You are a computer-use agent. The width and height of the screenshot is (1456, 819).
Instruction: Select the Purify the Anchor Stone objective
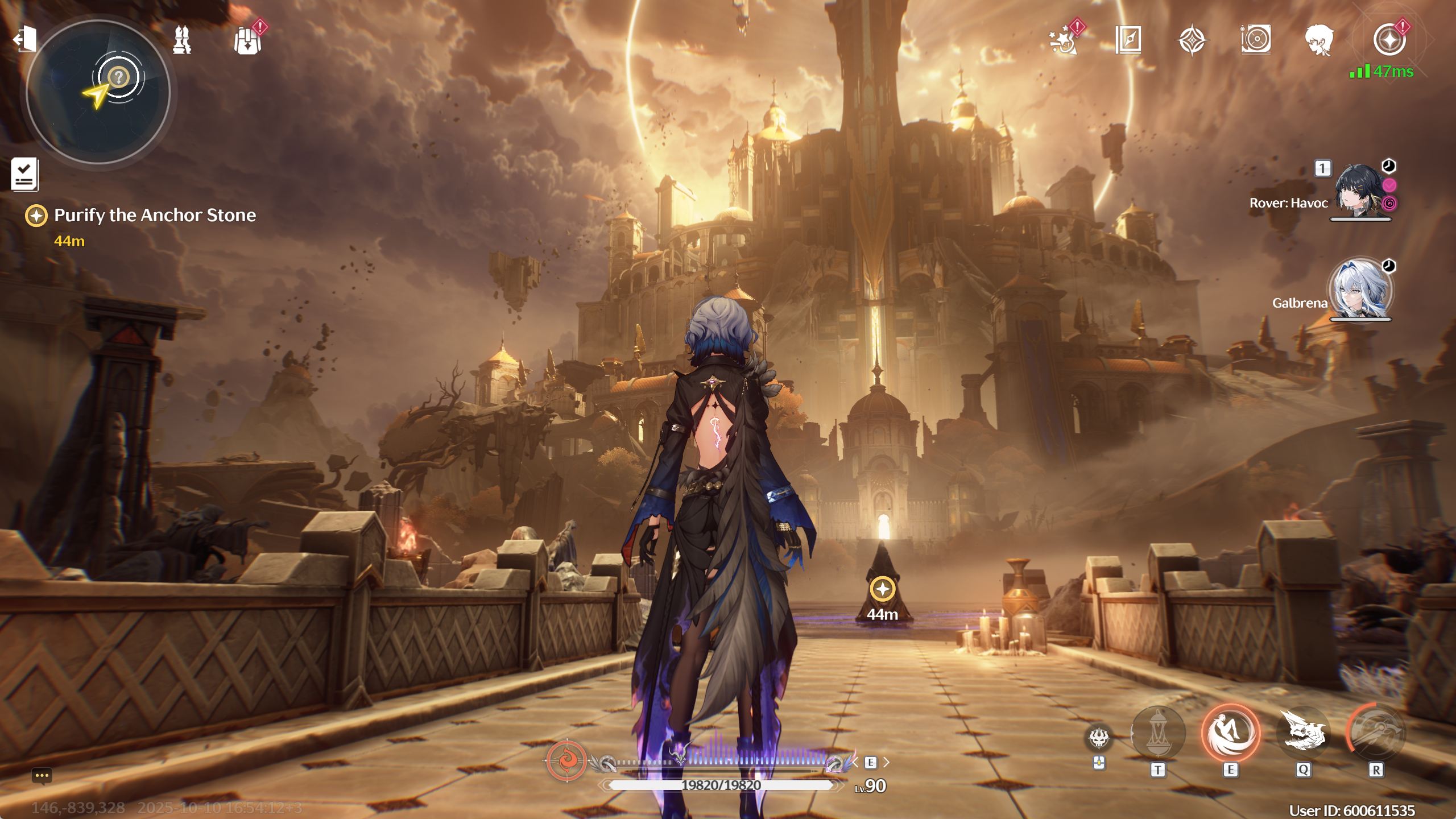(x=154, y=216)
